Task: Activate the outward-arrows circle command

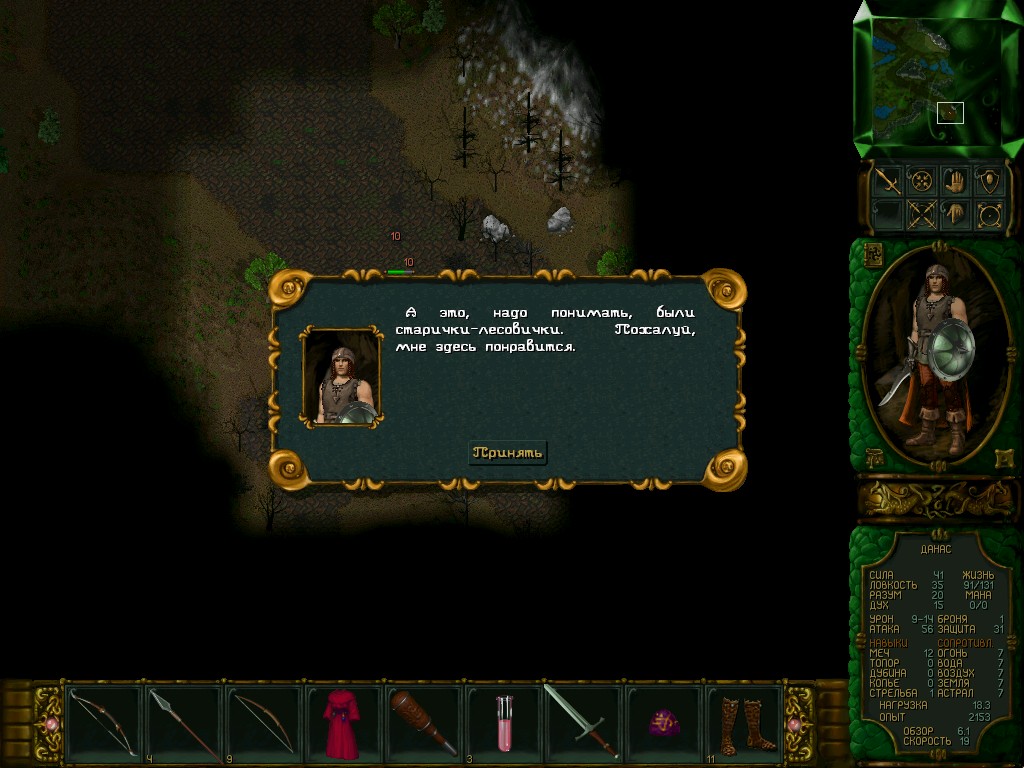Action: 989,214
